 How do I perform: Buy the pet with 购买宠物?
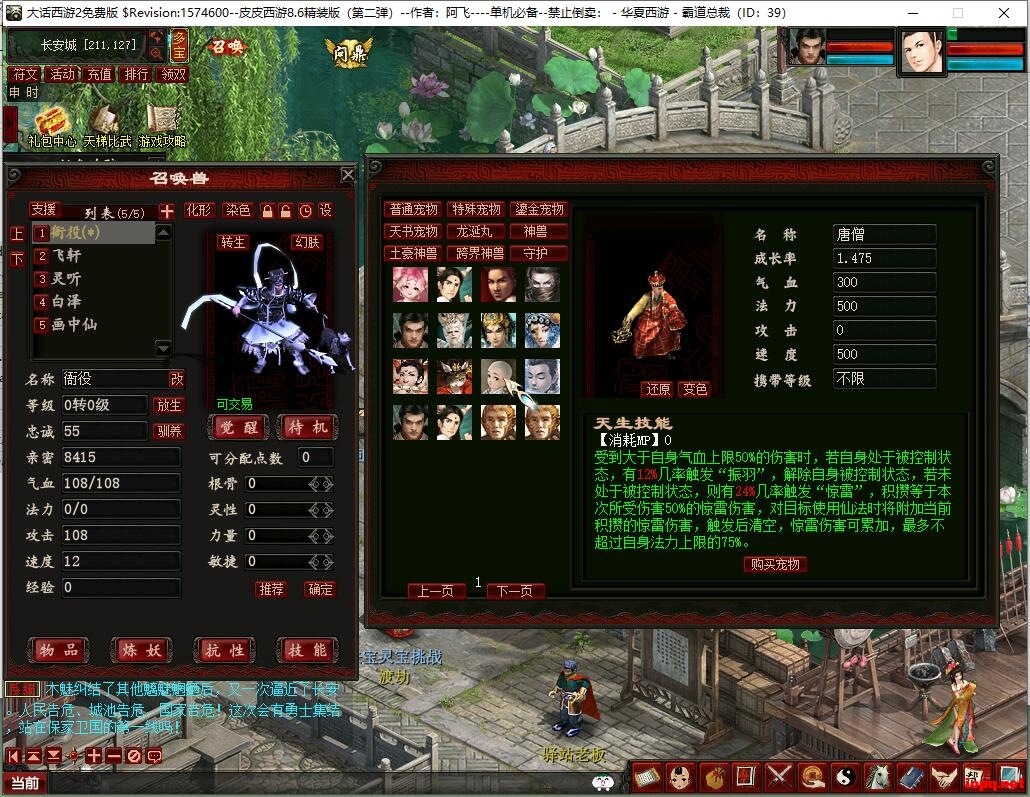[775, 564]
